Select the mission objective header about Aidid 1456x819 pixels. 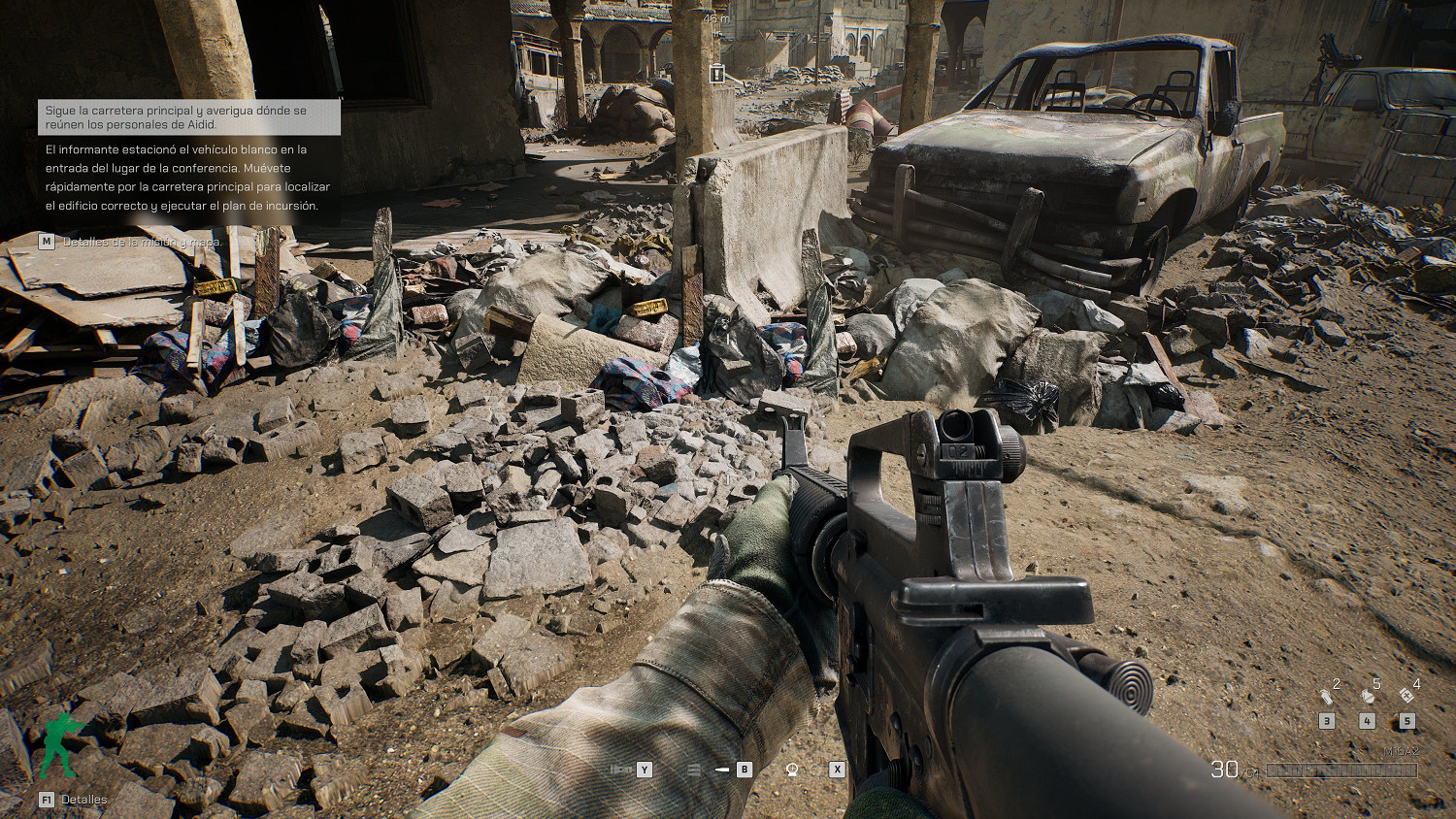(189, 117)
